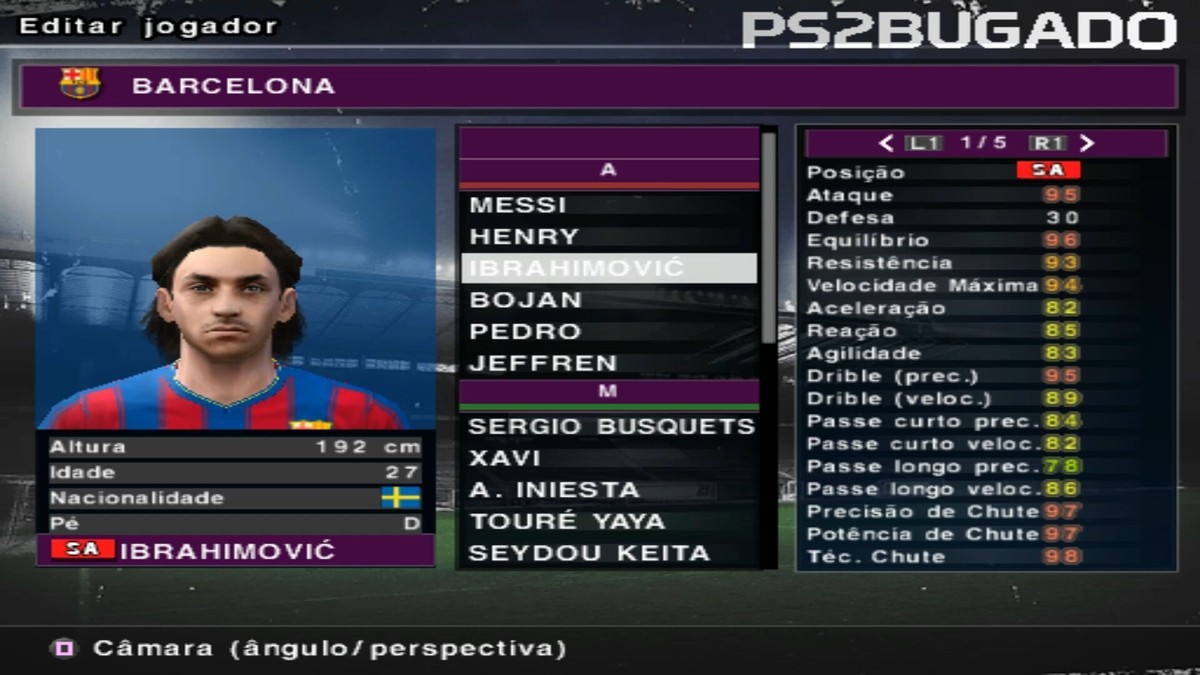Choose JEFFREN in the squad list
This screenshot has width=1200, height=675.
point(543,364)
